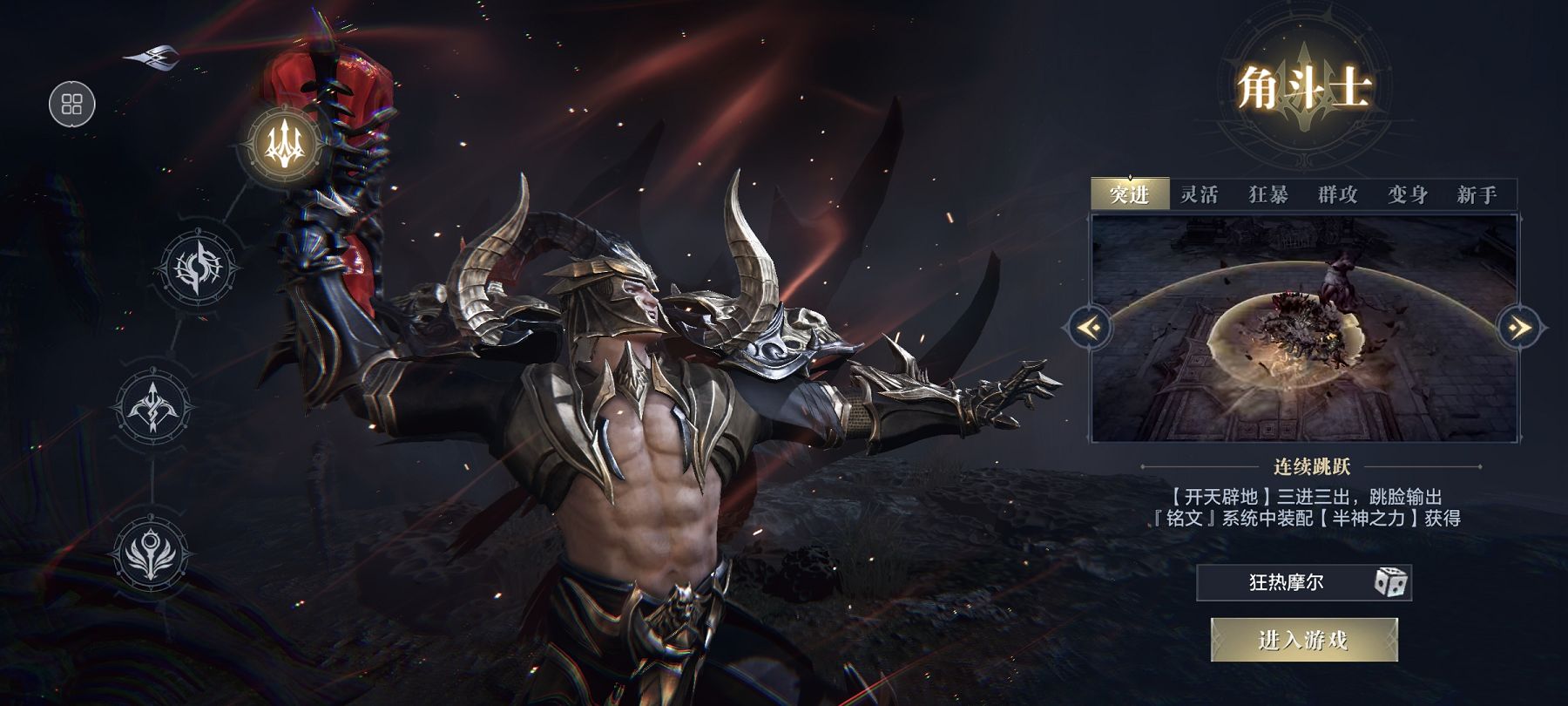Randomize the character name with the dice
Screen dimensions: 1568x706
(1391, 582)
